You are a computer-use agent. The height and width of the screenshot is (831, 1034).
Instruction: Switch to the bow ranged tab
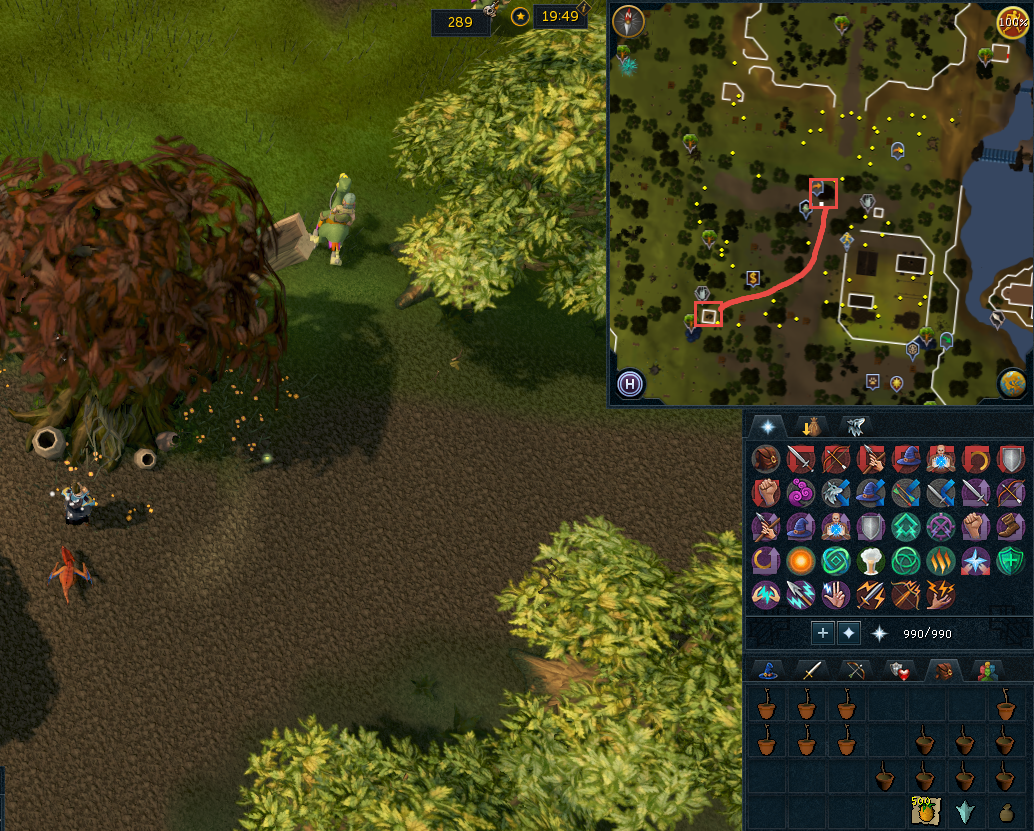pos(855,671)
